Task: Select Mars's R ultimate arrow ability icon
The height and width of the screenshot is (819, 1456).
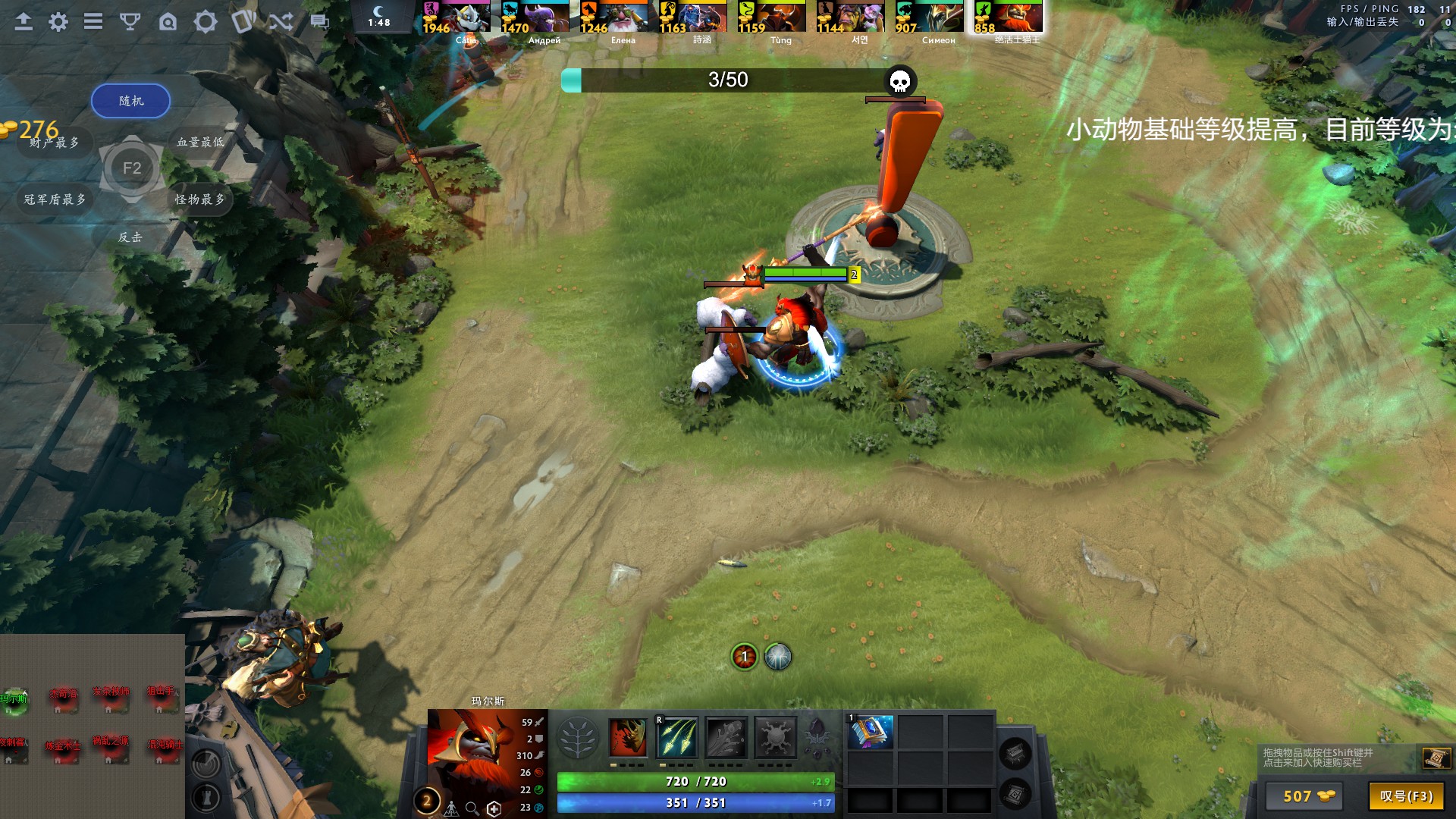Action: click(676, 739)
